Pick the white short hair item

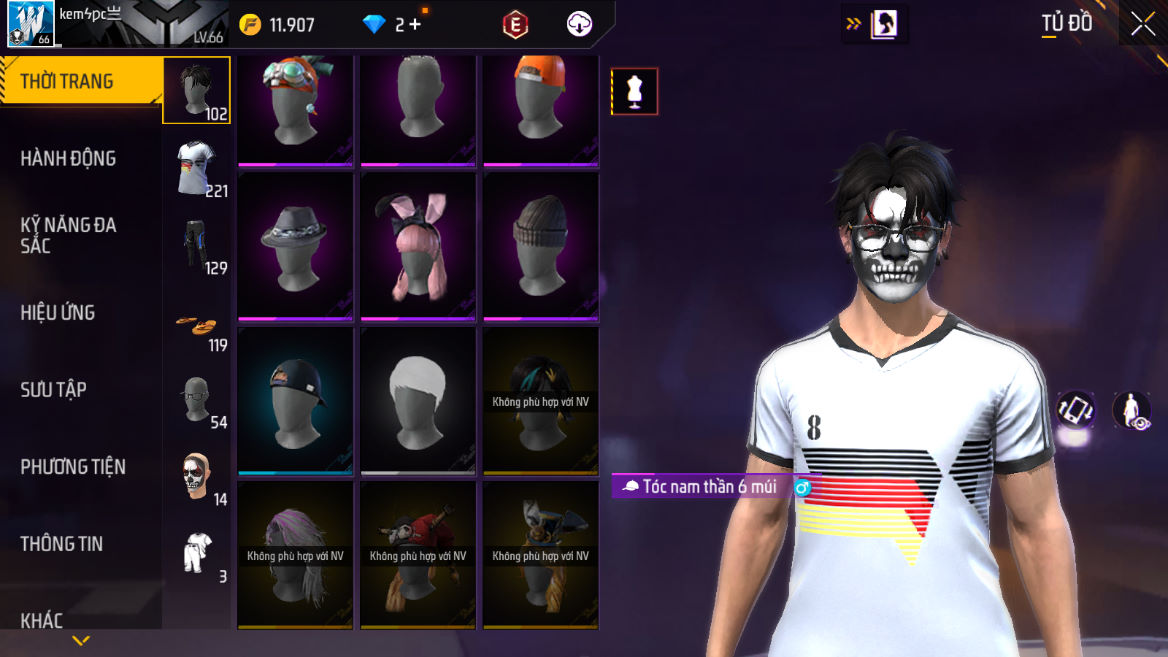[x=418, y=401]
